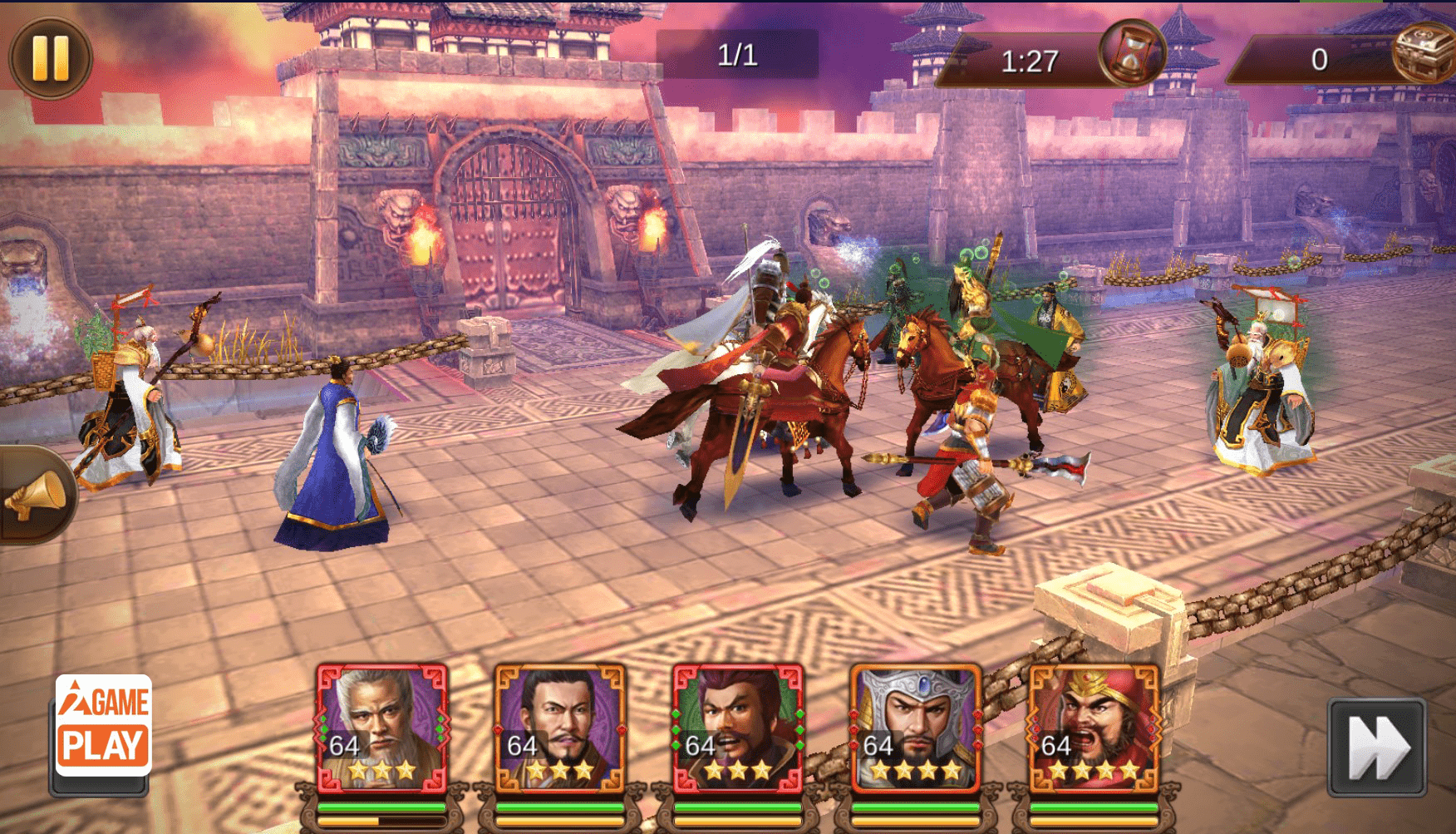Click the treasure chest loot icon
The image size is (1456, 834).
(x=1423, y=52)
